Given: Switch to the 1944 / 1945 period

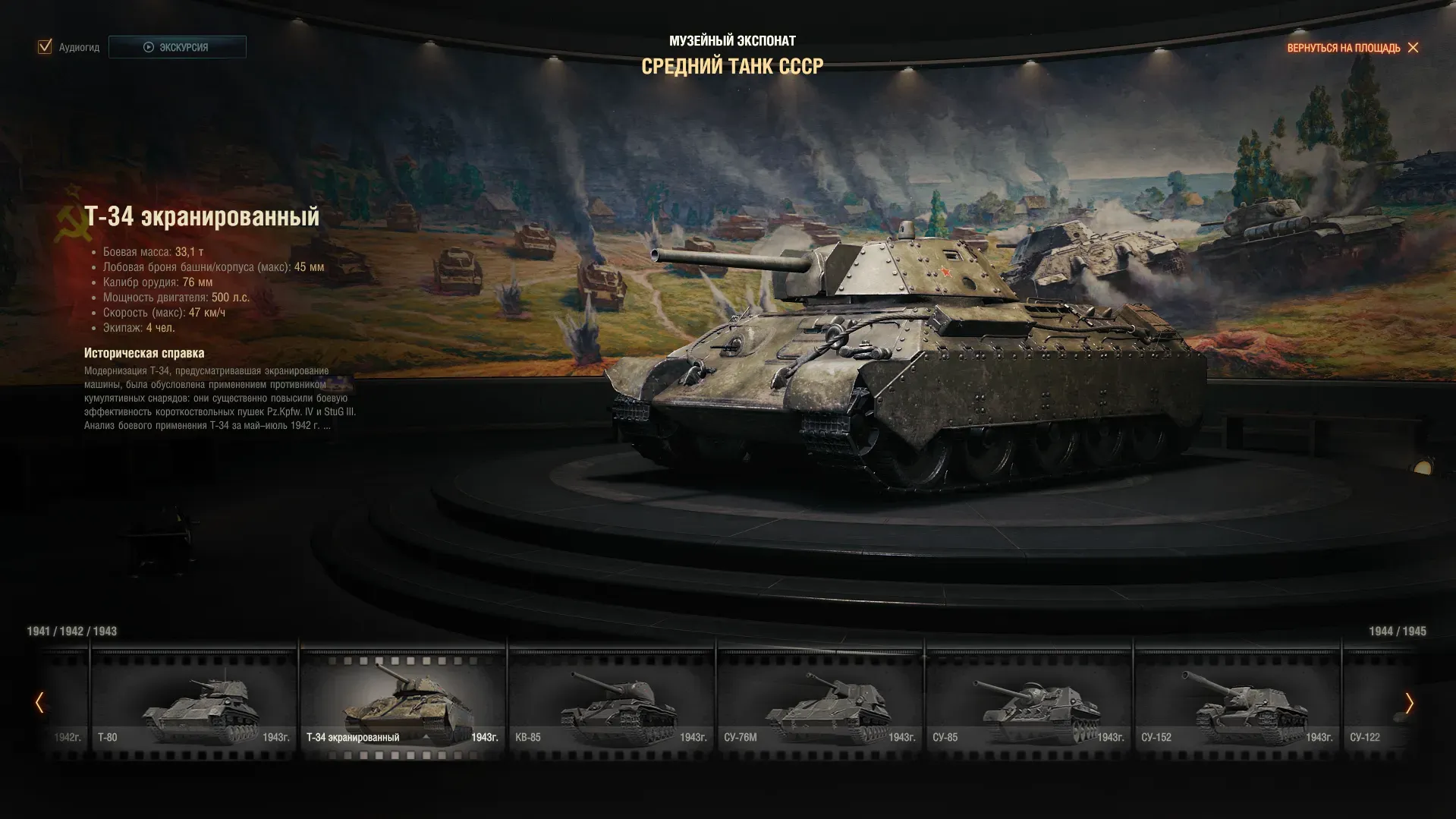Looking at the screenshot, I should (1397, 632).
